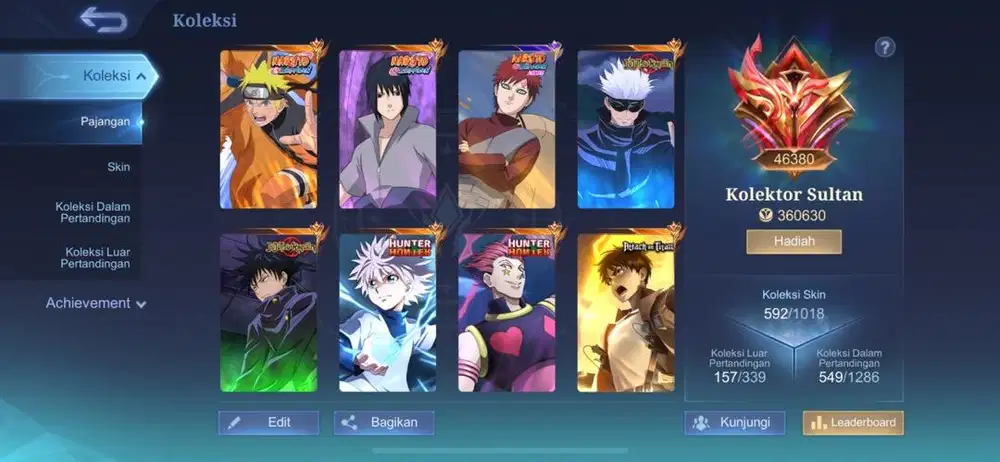The height and width of the screenshot is (462, 1000).
Task: Select the Gojo blindfolded skin card
Action: (x=625, y=129)
